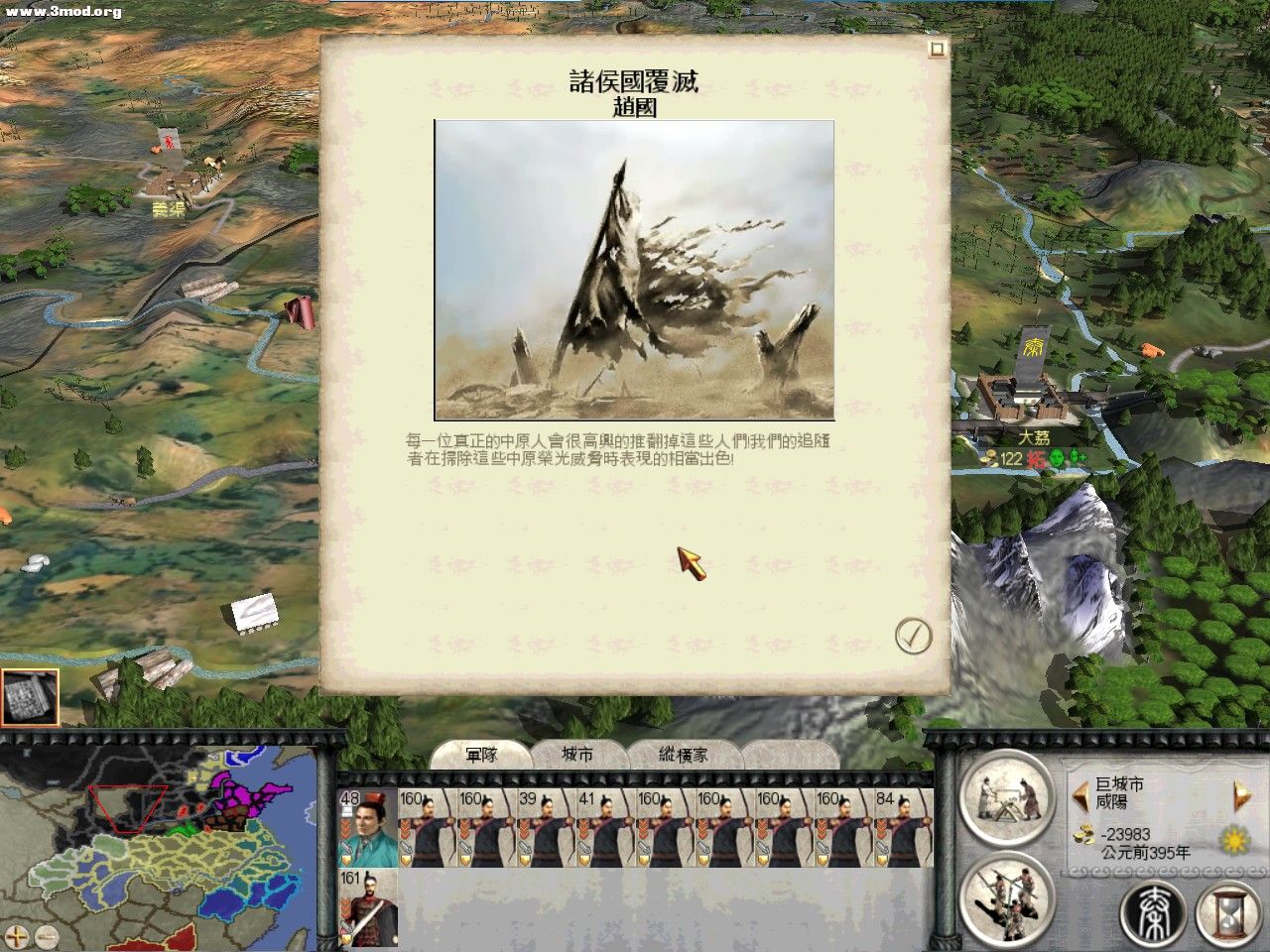Switch to the 縱橫家 tab

click(x=683, y=754)
